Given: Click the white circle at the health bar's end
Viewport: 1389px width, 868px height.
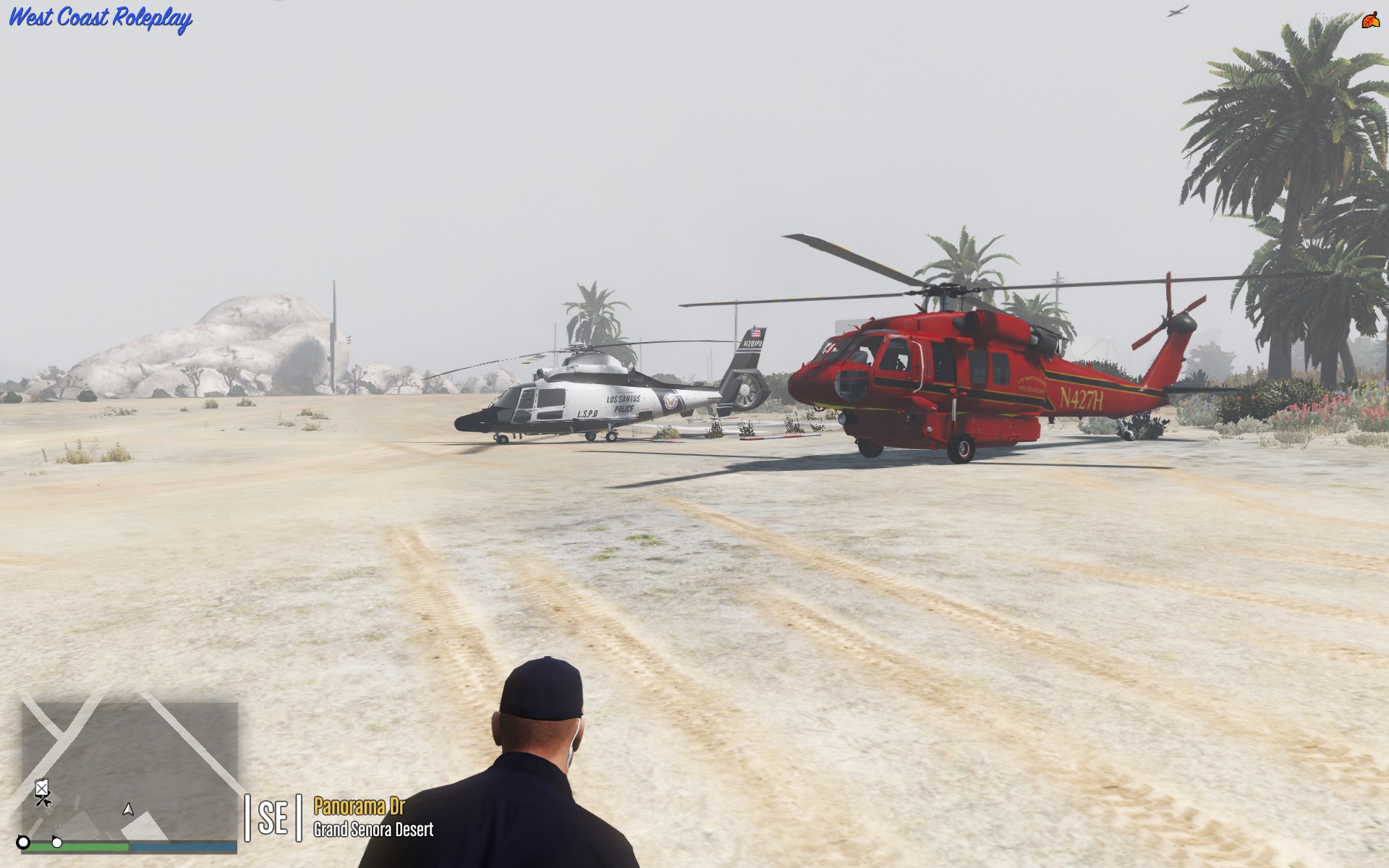Looking at the screenshot, I should click(x=57, y=844).
